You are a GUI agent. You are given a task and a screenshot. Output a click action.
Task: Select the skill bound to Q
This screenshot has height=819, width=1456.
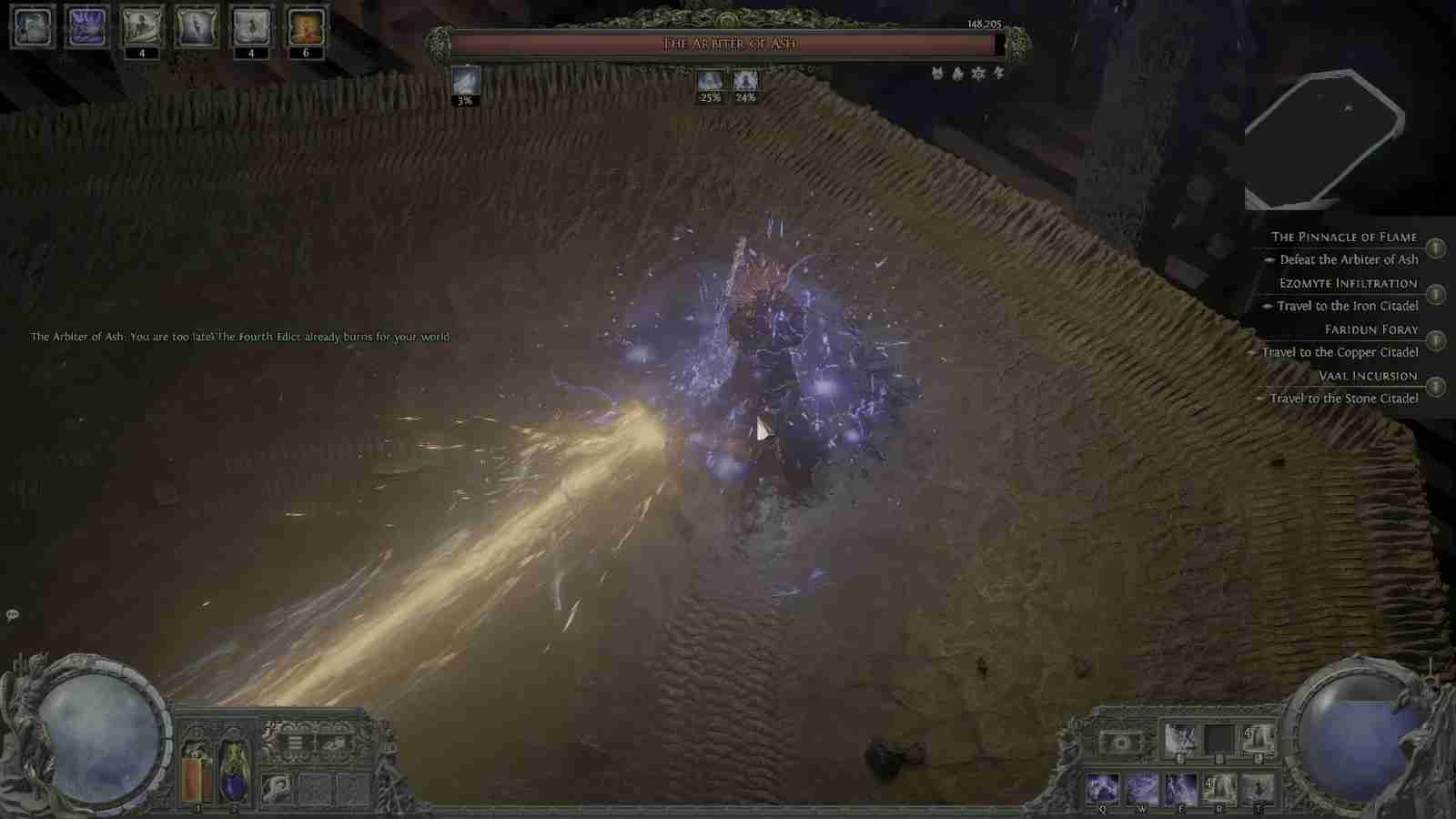[1103, 789]
